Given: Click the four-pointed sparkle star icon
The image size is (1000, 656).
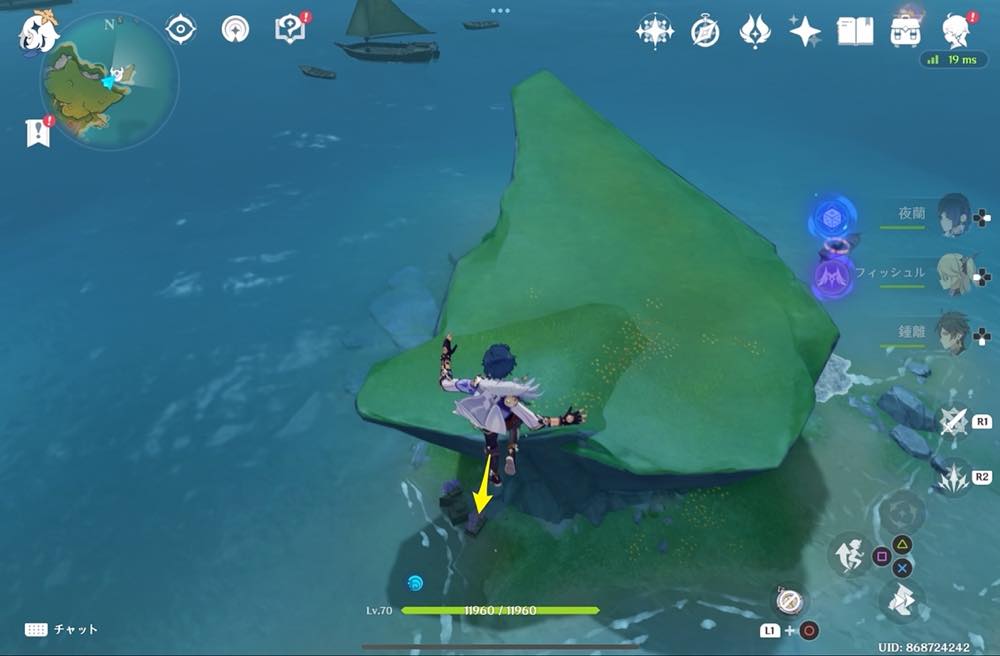Looking at the screenshot, I should (x=804, y=32).
